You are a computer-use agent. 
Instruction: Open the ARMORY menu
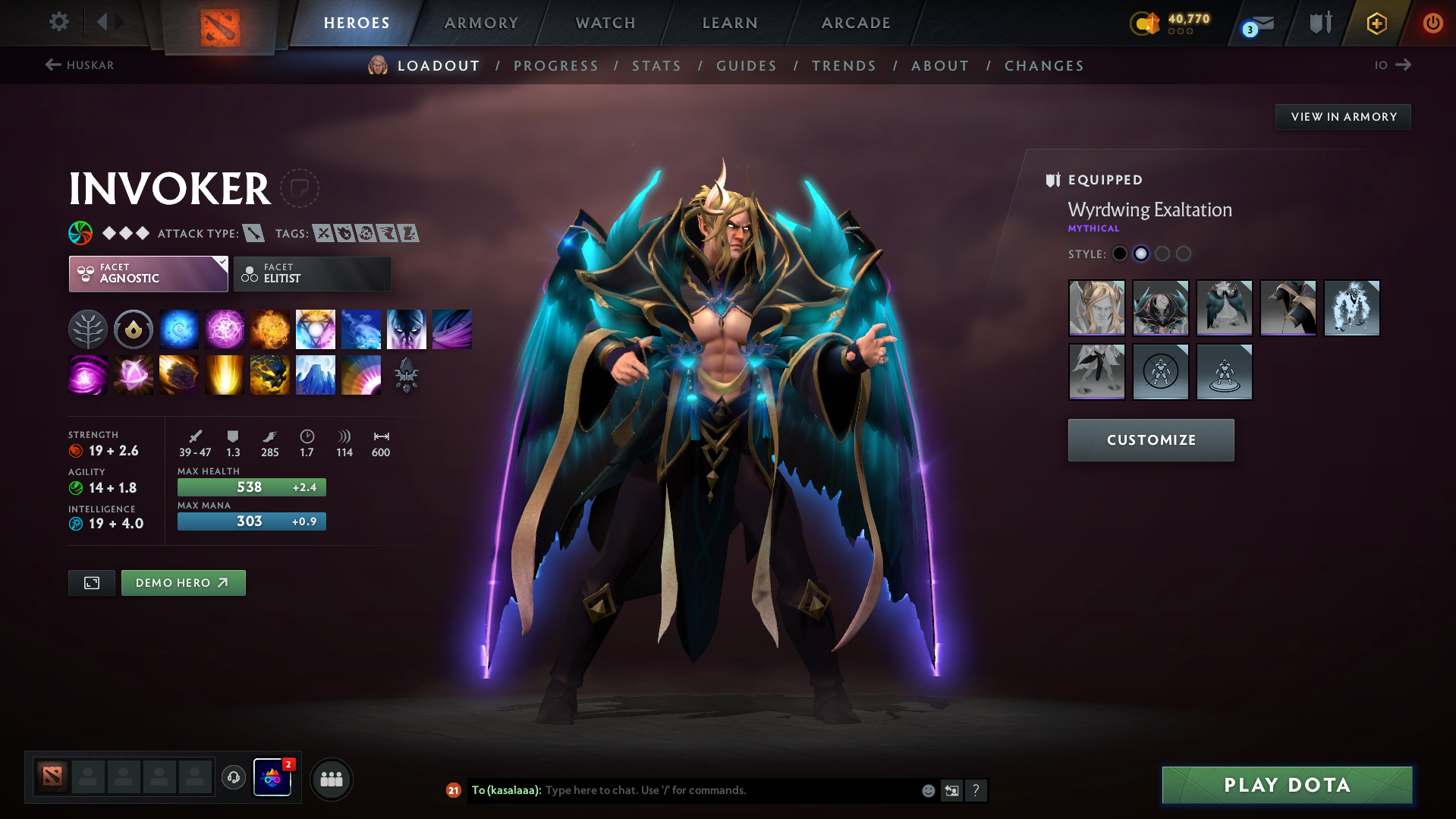tap(481, 23)
